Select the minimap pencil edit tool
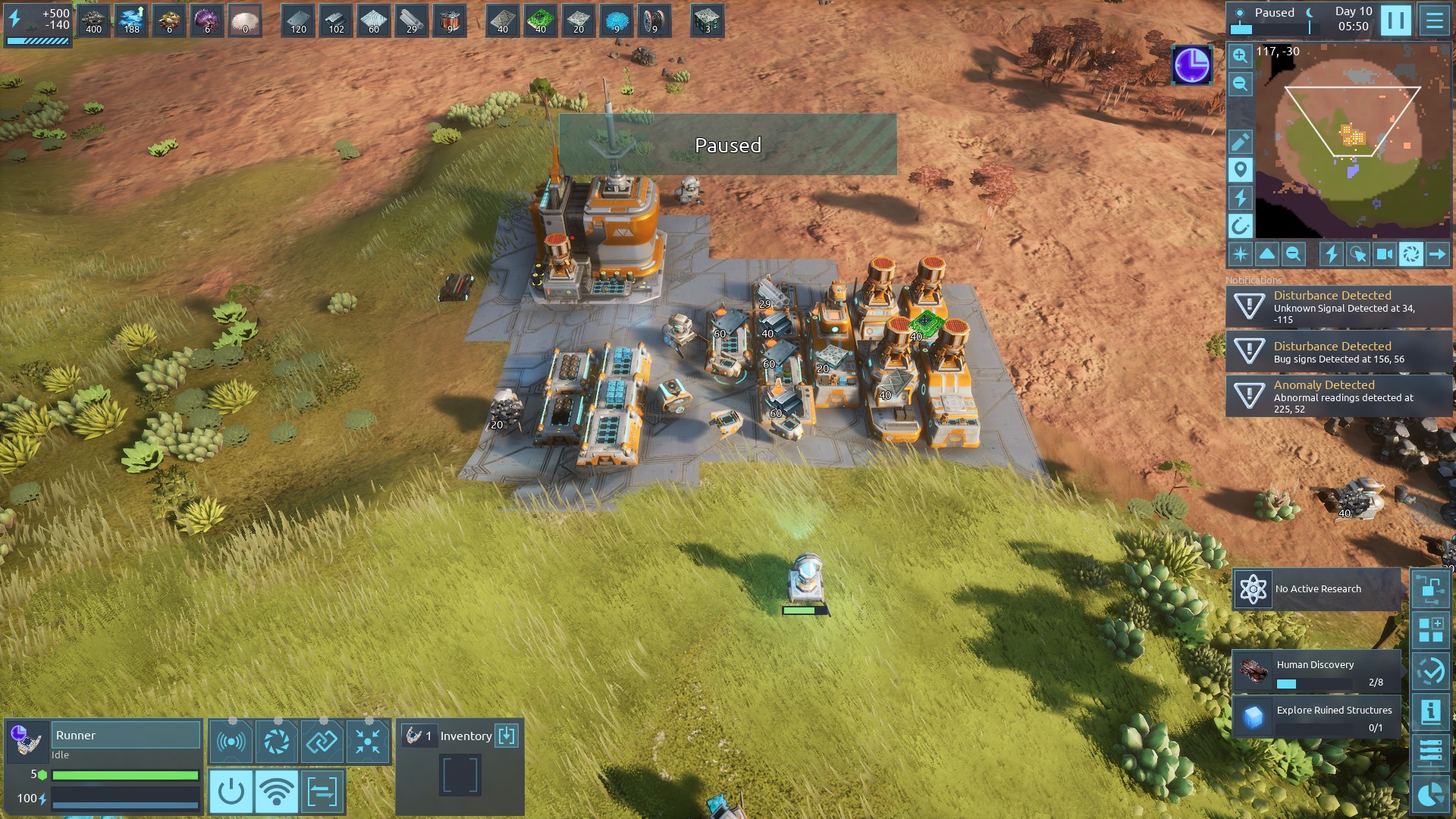 pyautogui.click(x=1240, y=142)
